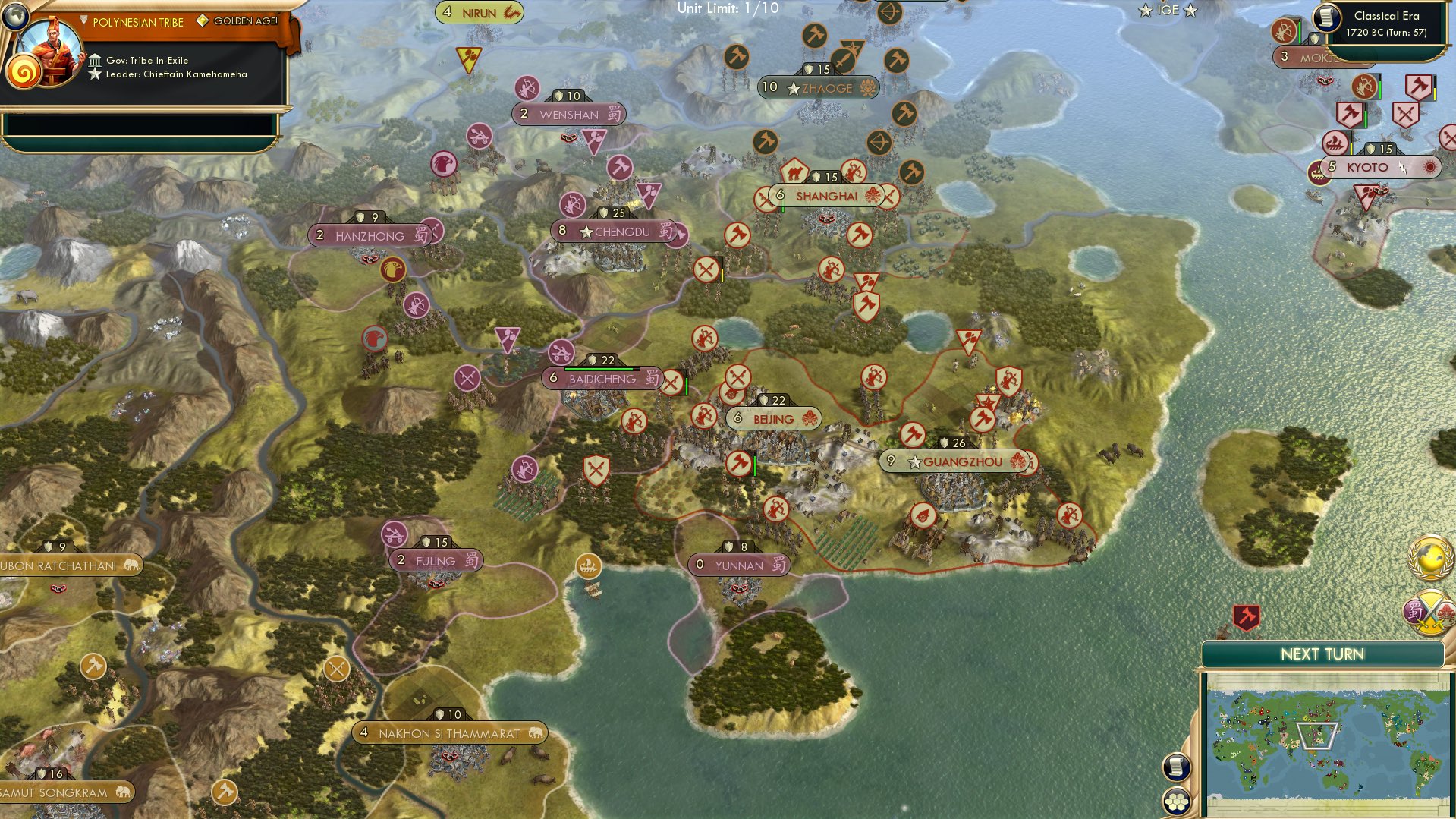Open the notification log scroll icon near minimap
Viewport: 1456px width, 819px height.
[x=1178, y=767]
